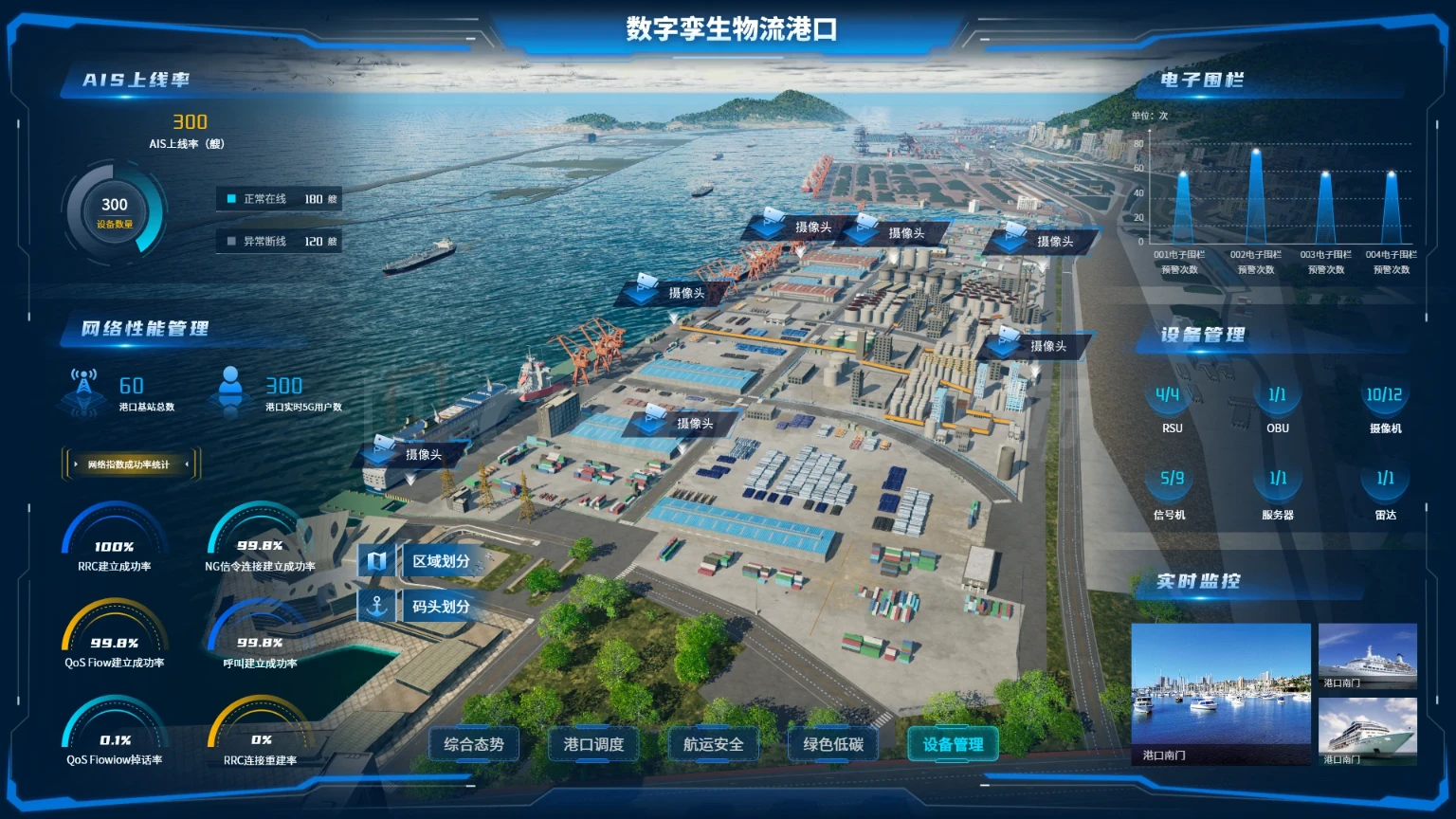The width and height of the screenshot is (1456, 819).
Task: Click the 004电子围栏 alert bar
Action: [x=1392, y=209]
